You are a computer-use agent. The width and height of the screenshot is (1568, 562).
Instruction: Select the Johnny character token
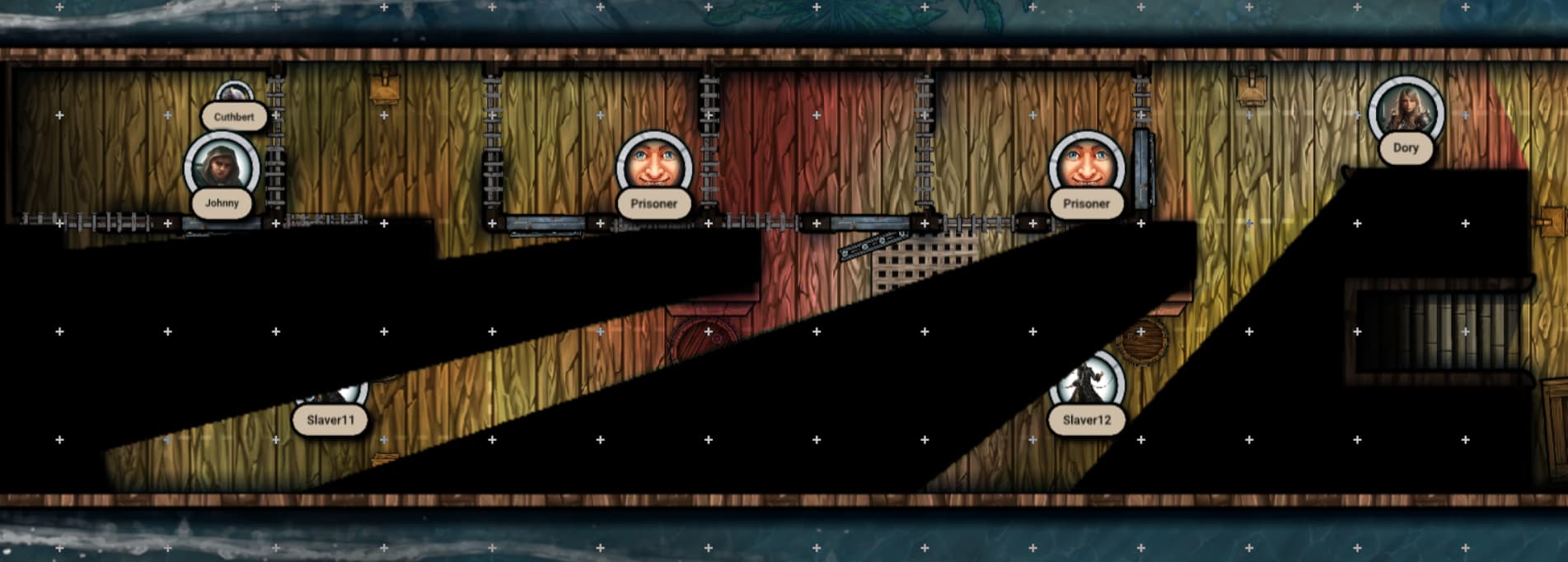click(x=221, y=167)
